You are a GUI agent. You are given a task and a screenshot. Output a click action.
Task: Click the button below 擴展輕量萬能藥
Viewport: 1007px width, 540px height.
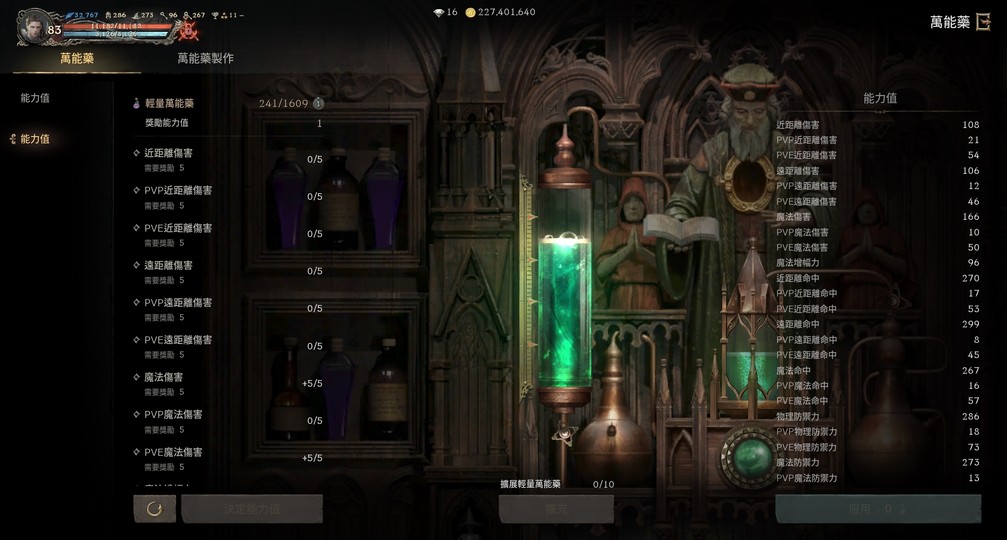coord(556,509)
